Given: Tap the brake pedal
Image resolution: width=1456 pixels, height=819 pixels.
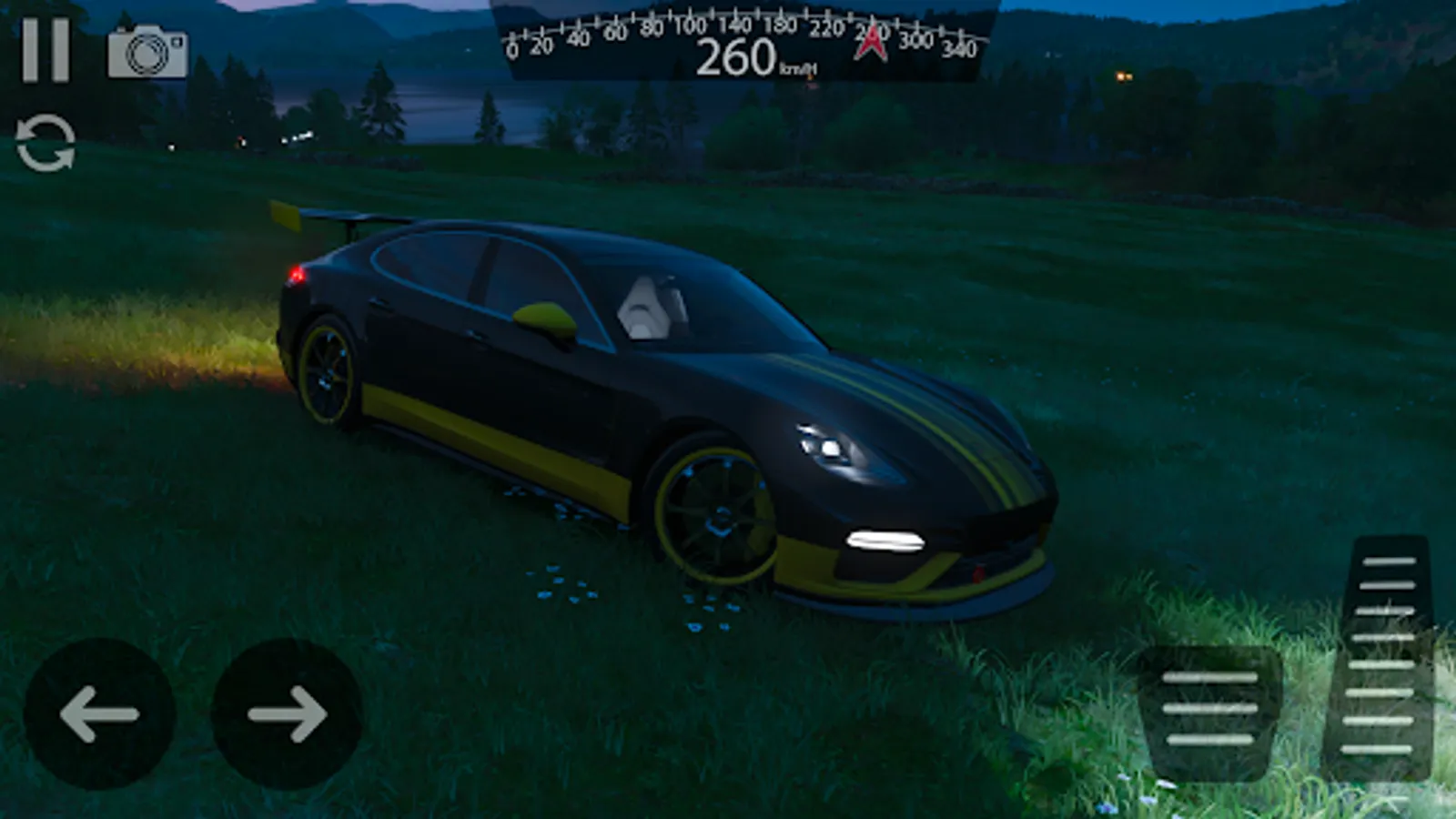Looking at the screenshot, I should coord(1209,710).
